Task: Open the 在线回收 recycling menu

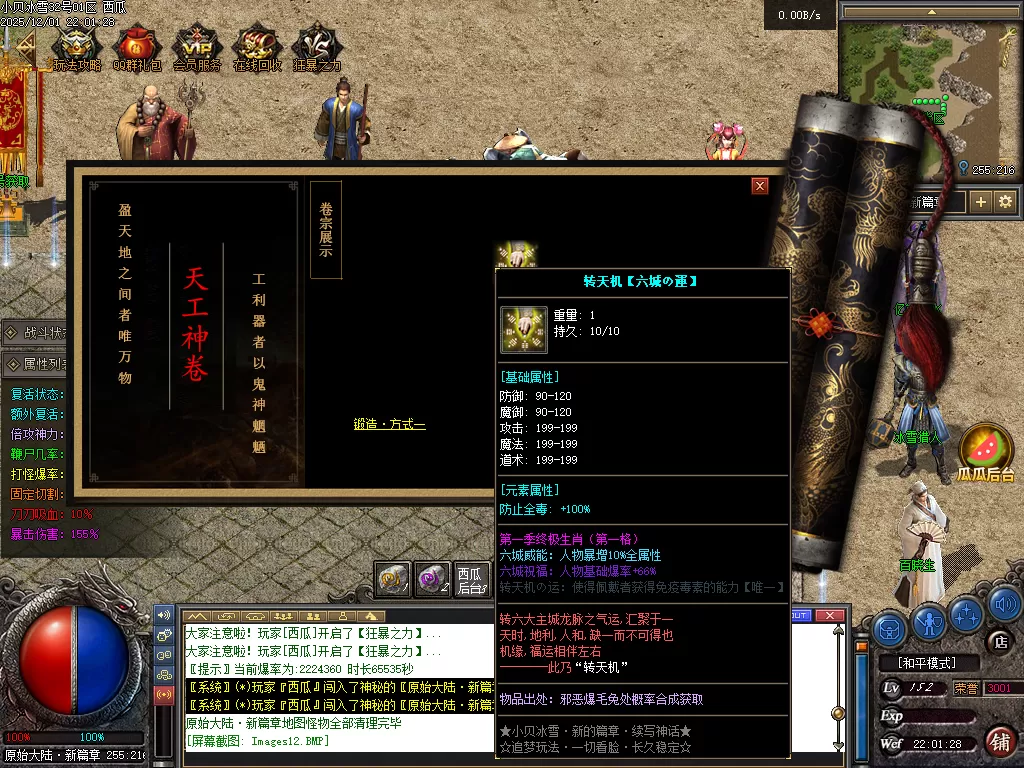Action: click(x=257, y=48)
